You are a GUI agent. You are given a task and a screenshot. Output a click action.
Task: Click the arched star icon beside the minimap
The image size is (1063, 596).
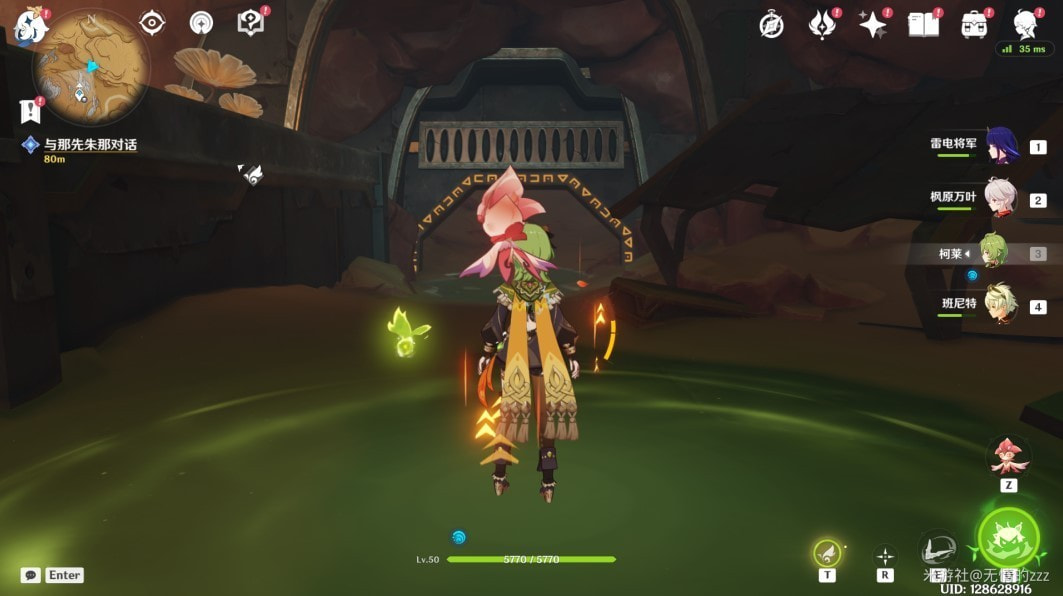click(x=201, y=23)
